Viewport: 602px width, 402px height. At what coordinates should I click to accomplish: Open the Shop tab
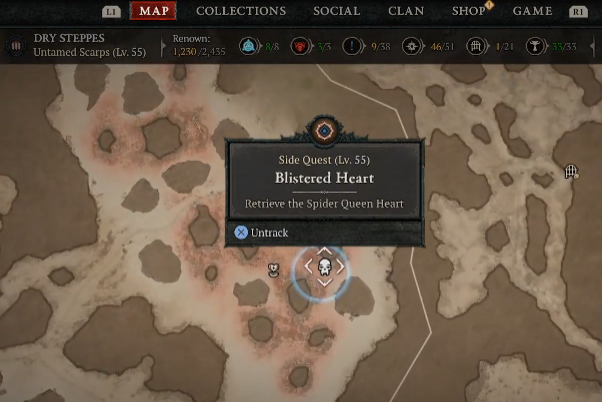(x=468, y=11)
